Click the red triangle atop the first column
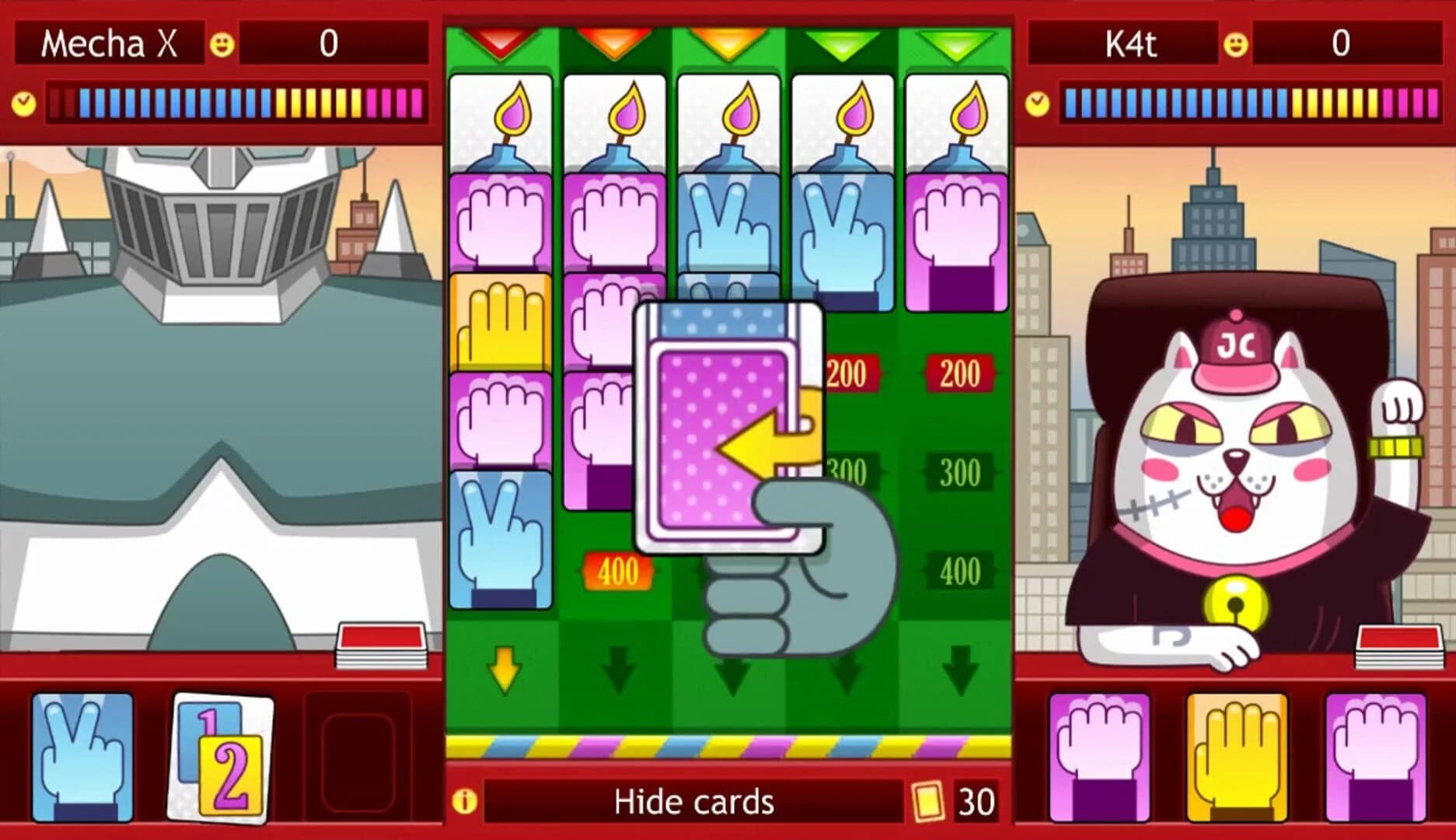The height and width of the screenshot is (840, 1456). click(501, 39)
